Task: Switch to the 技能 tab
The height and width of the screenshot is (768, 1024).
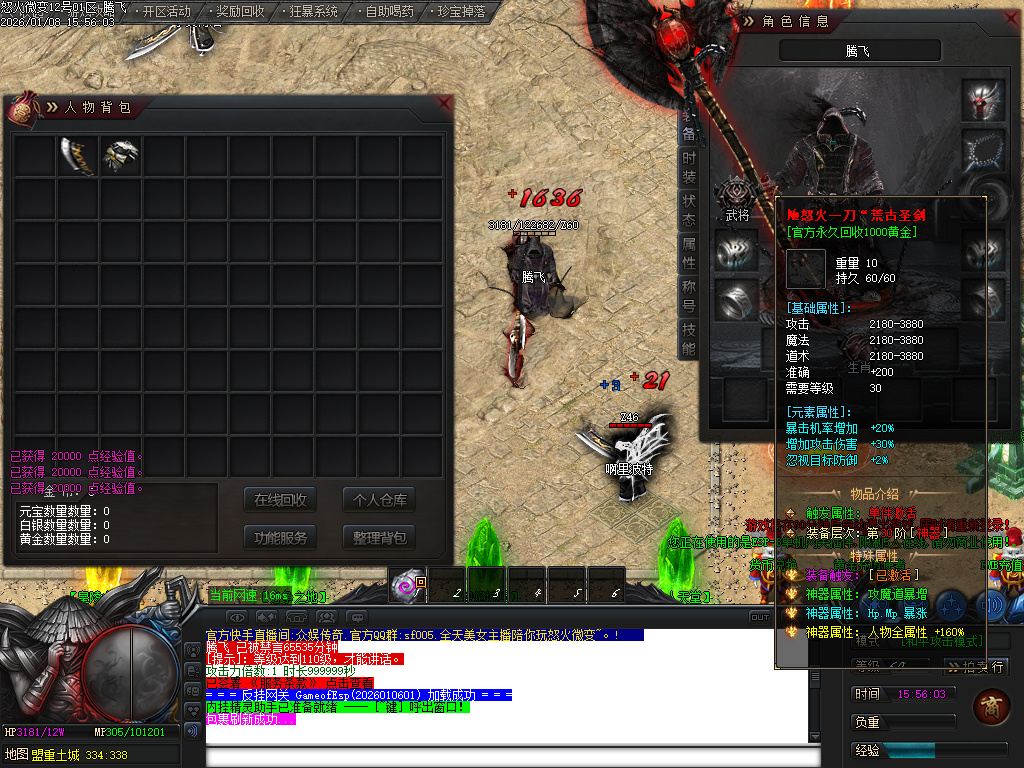Action: click(689, 338)
